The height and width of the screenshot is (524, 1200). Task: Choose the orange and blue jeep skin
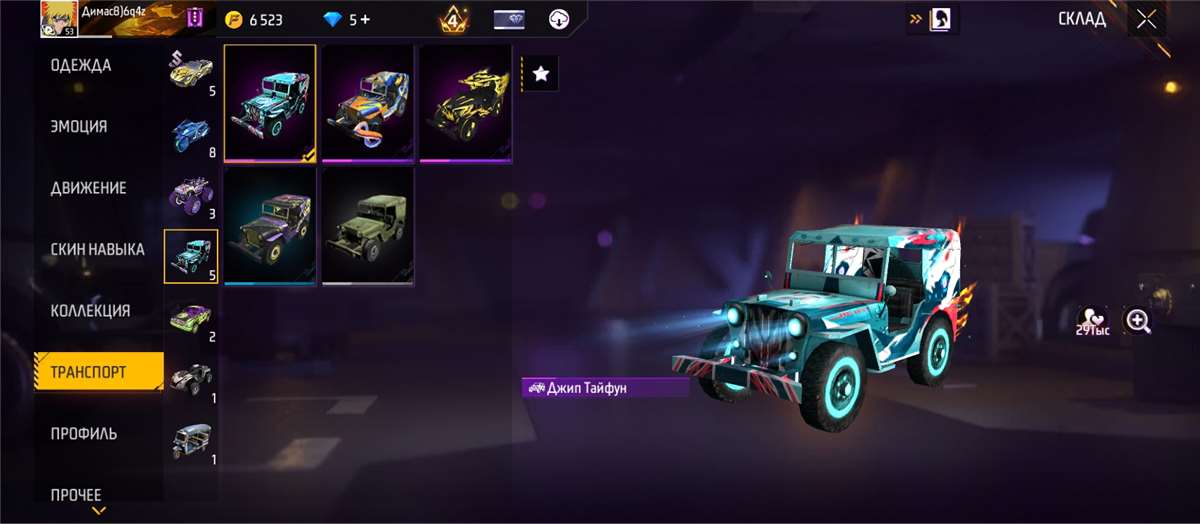pos(367,103)
